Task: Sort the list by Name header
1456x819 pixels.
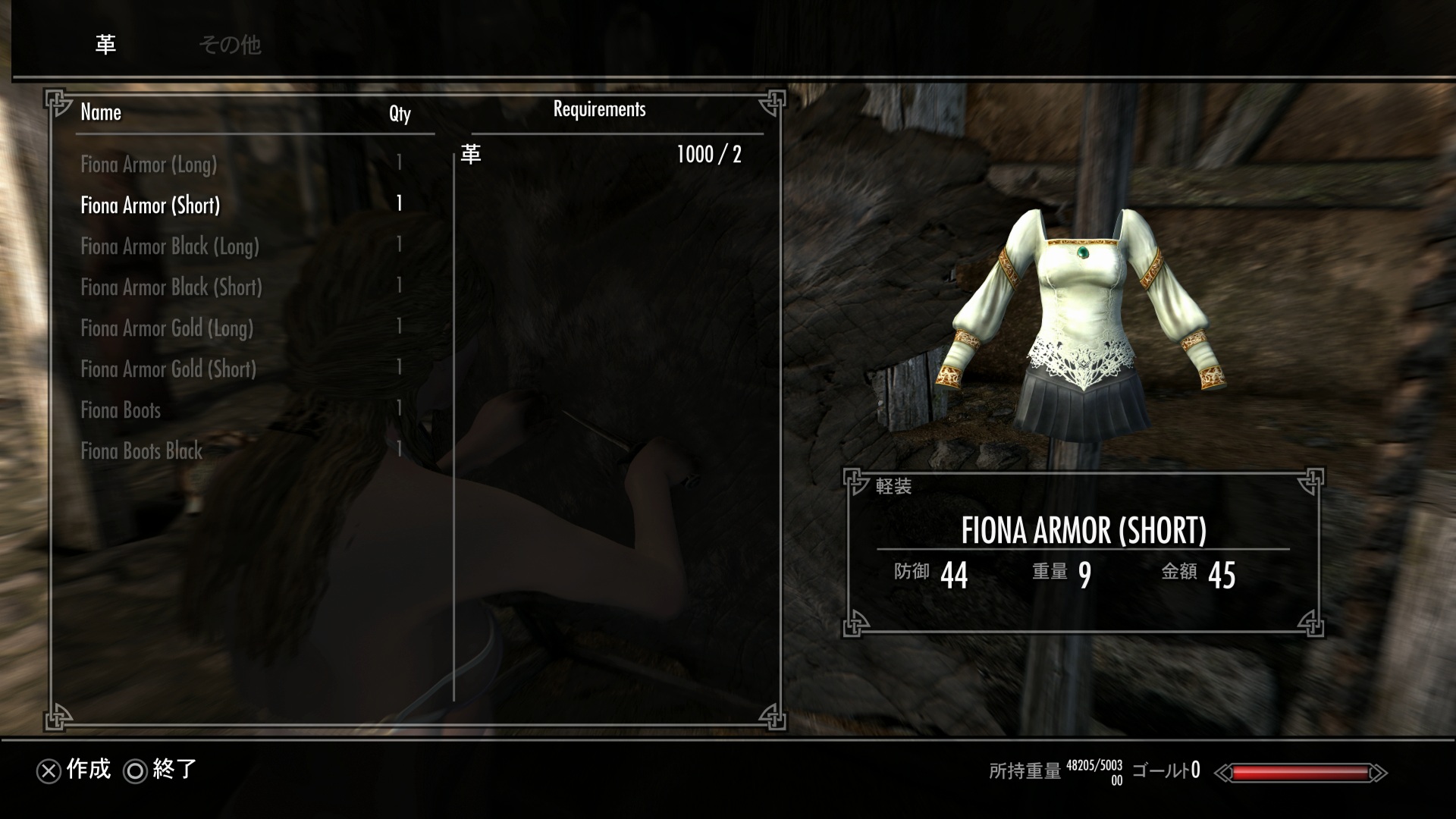Action: (101, 113)
